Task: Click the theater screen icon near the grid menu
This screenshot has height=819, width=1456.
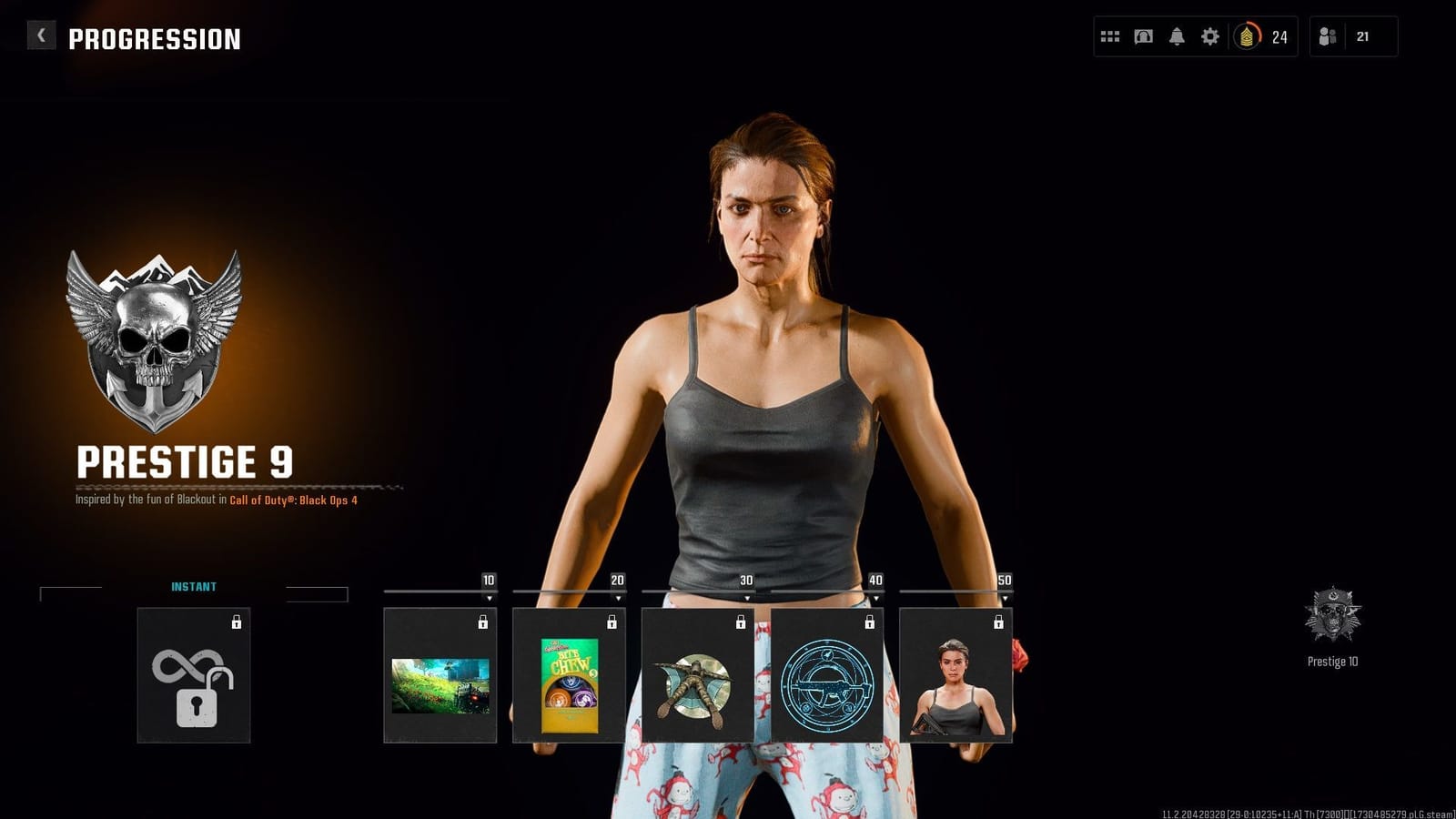Action: coord(1143,37)
